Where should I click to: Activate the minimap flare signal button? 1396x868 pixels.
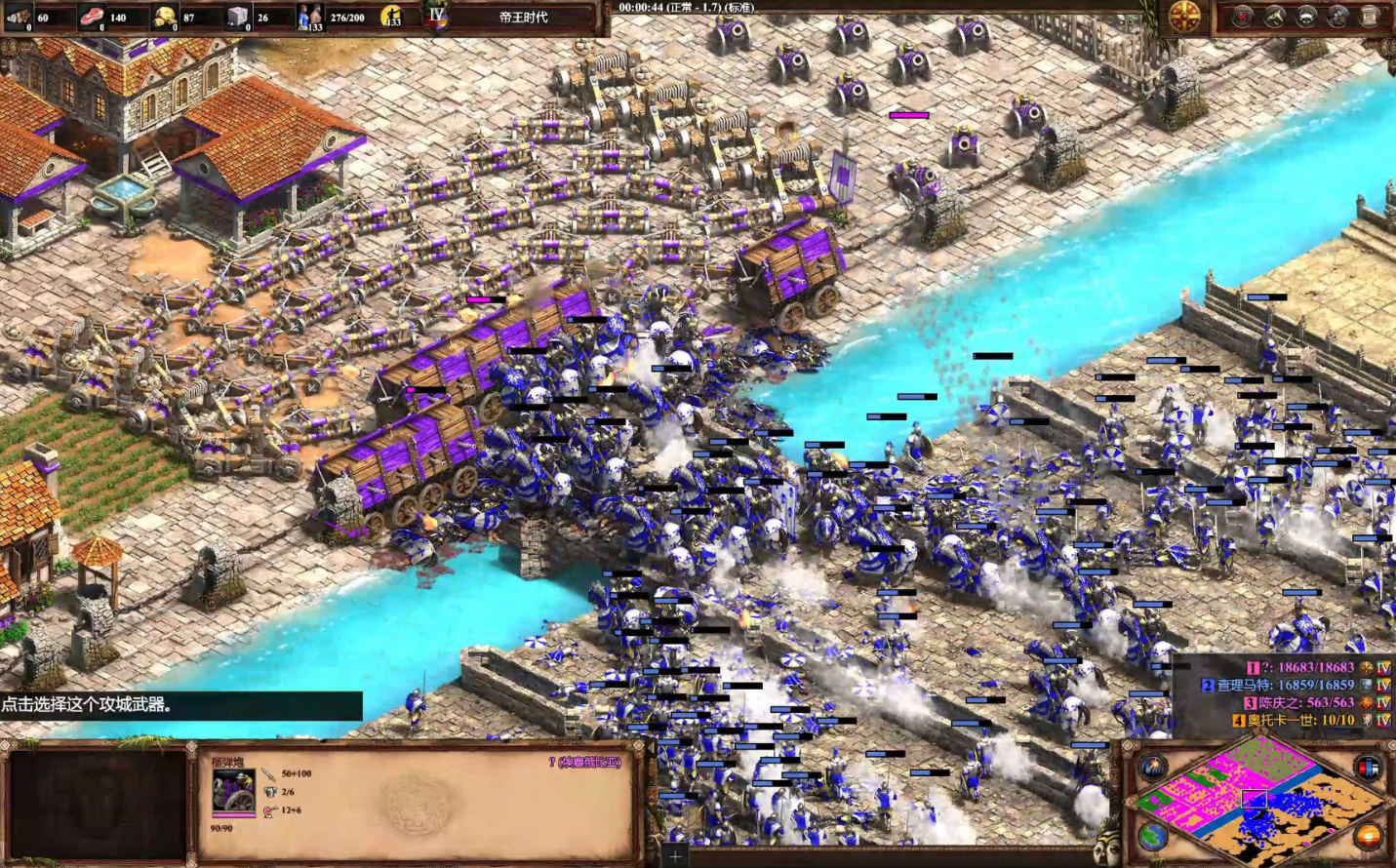pos(1153,768)
